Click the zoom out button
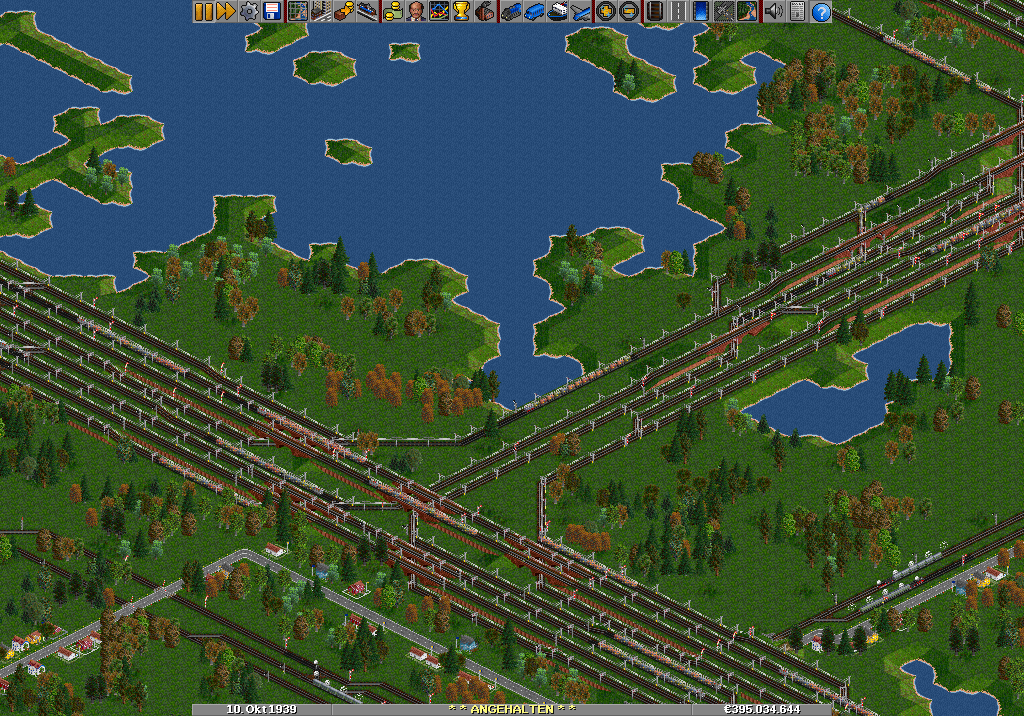The image size is (1024, 716). tap(628, 11)
